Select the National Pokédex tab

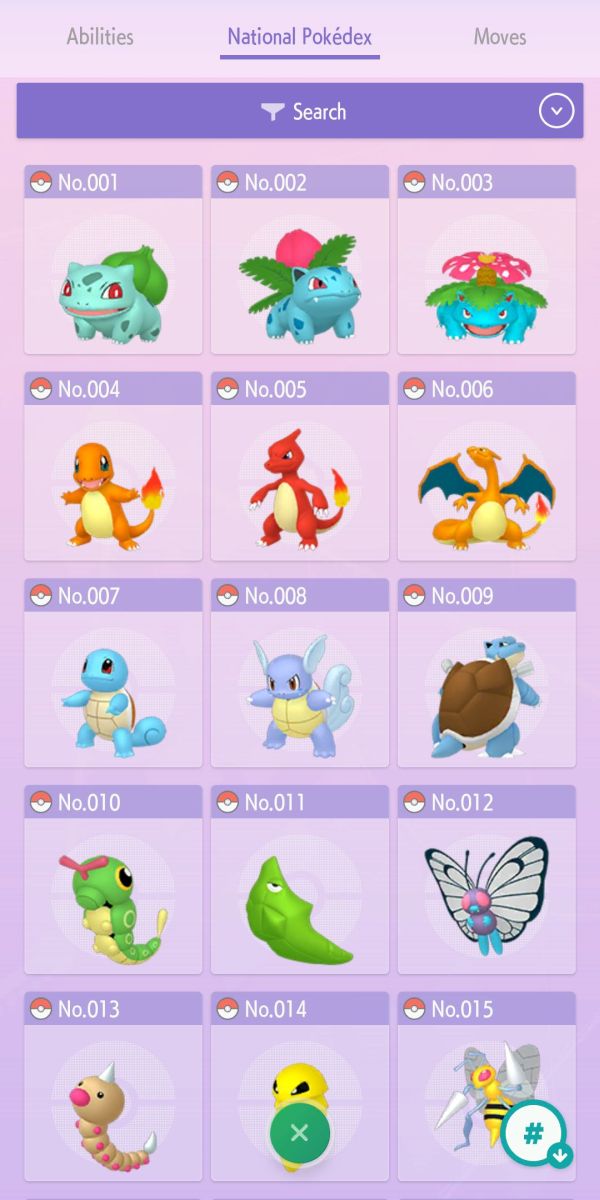(x=300, y=38)
